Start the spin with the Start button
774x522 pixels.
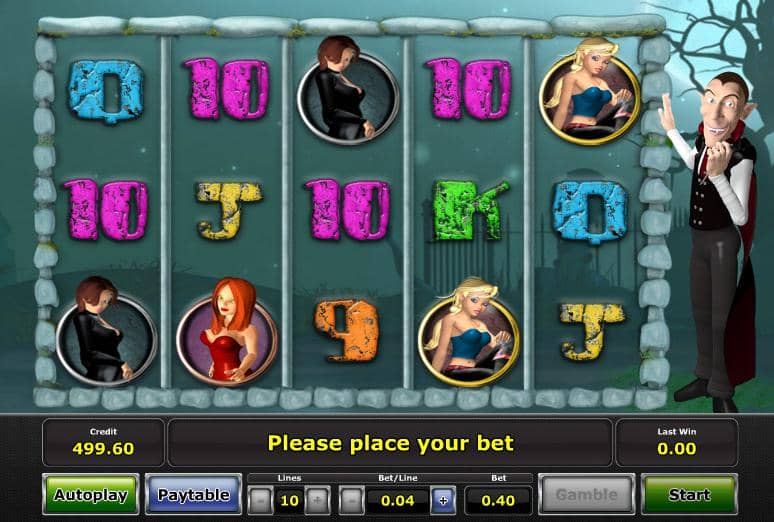689,495
